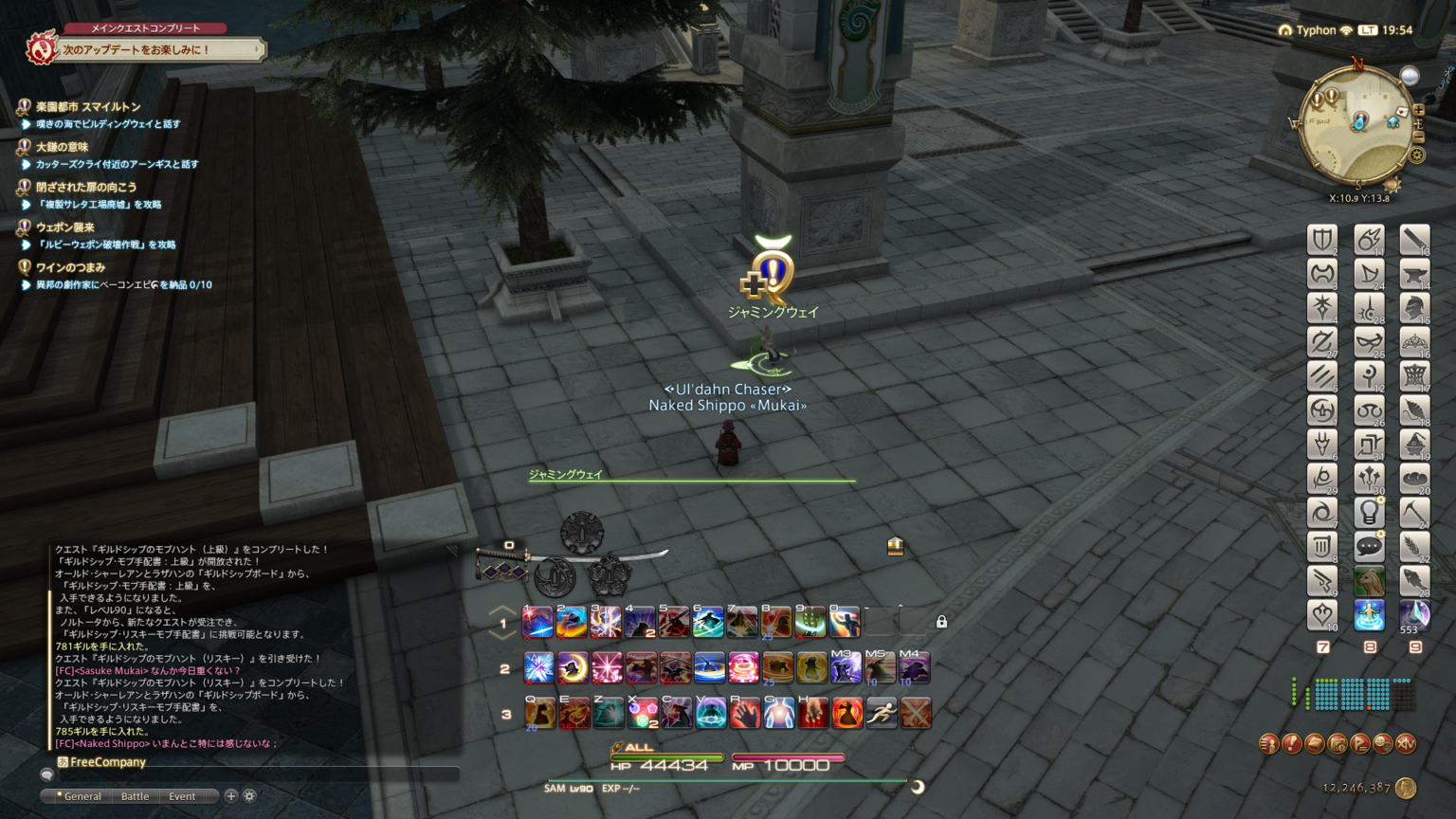Collapse the chat log using its corner arrow
1456x819 pixels.
[452, 552]
